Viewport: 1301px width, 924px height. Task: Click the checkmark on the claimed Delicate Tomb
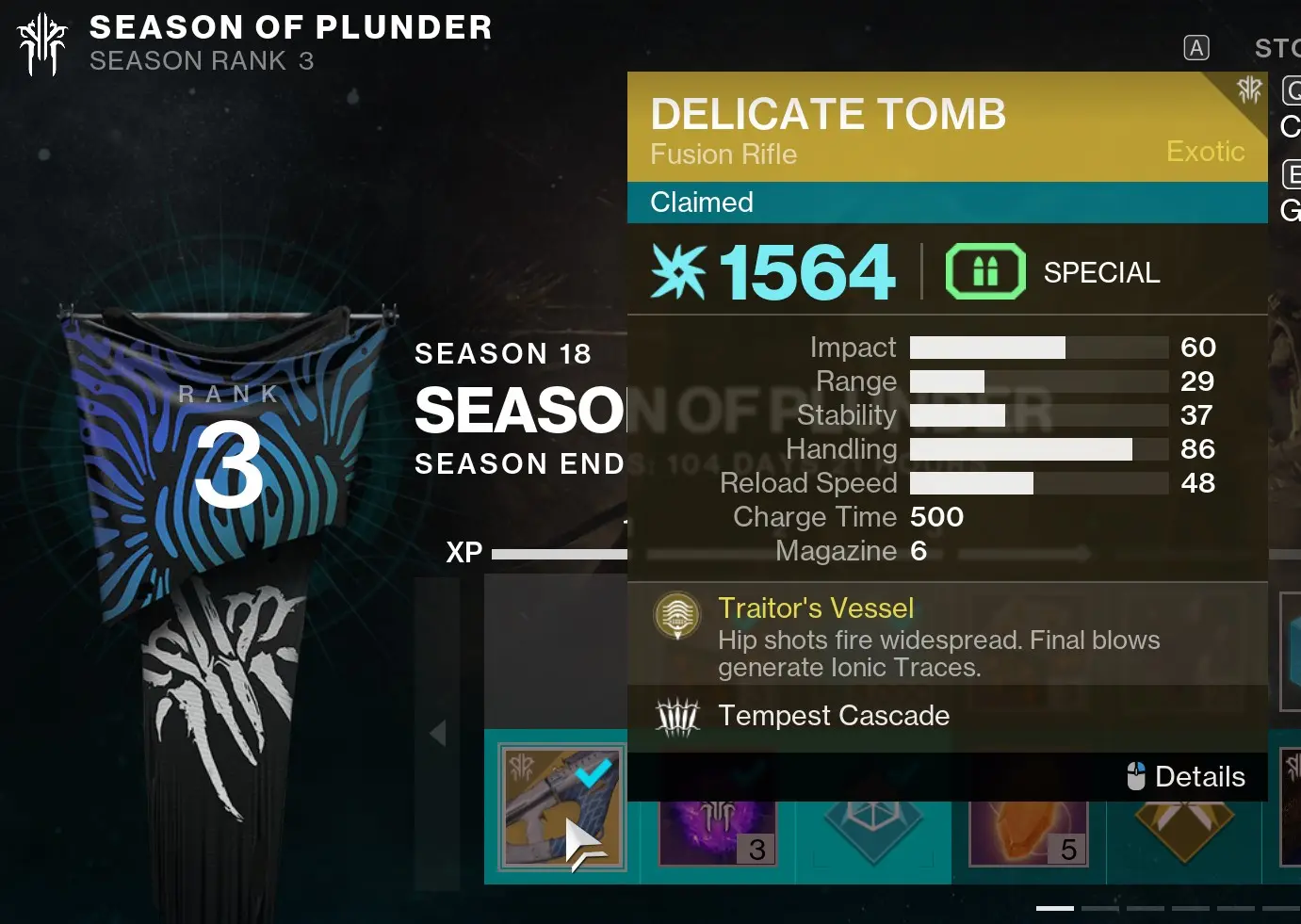(594, 772)
